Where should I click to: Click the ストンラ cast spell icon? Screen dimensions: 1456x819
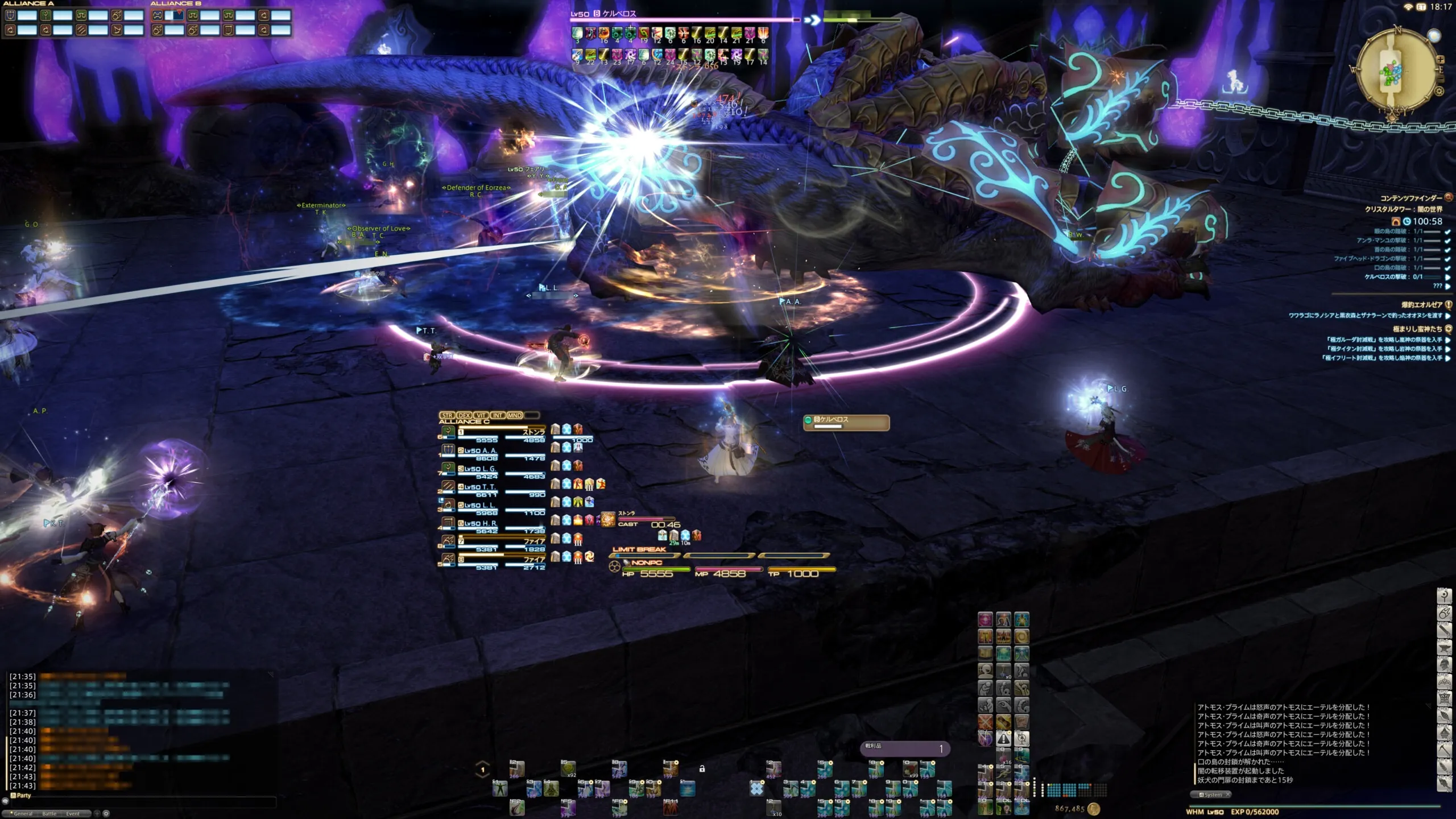608,519
